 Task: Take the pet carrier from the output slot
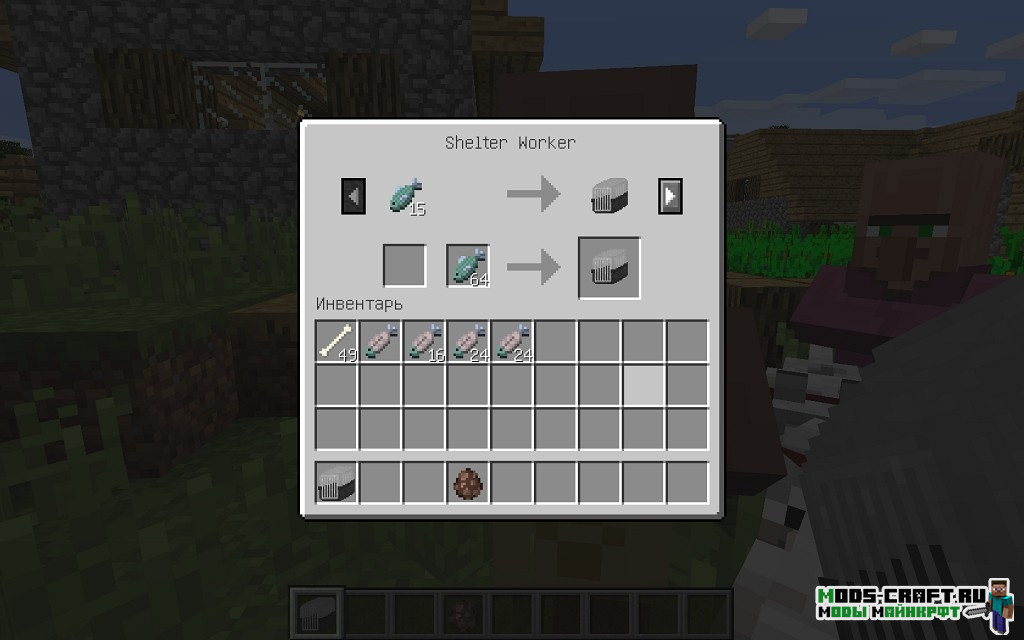(609, 268)
